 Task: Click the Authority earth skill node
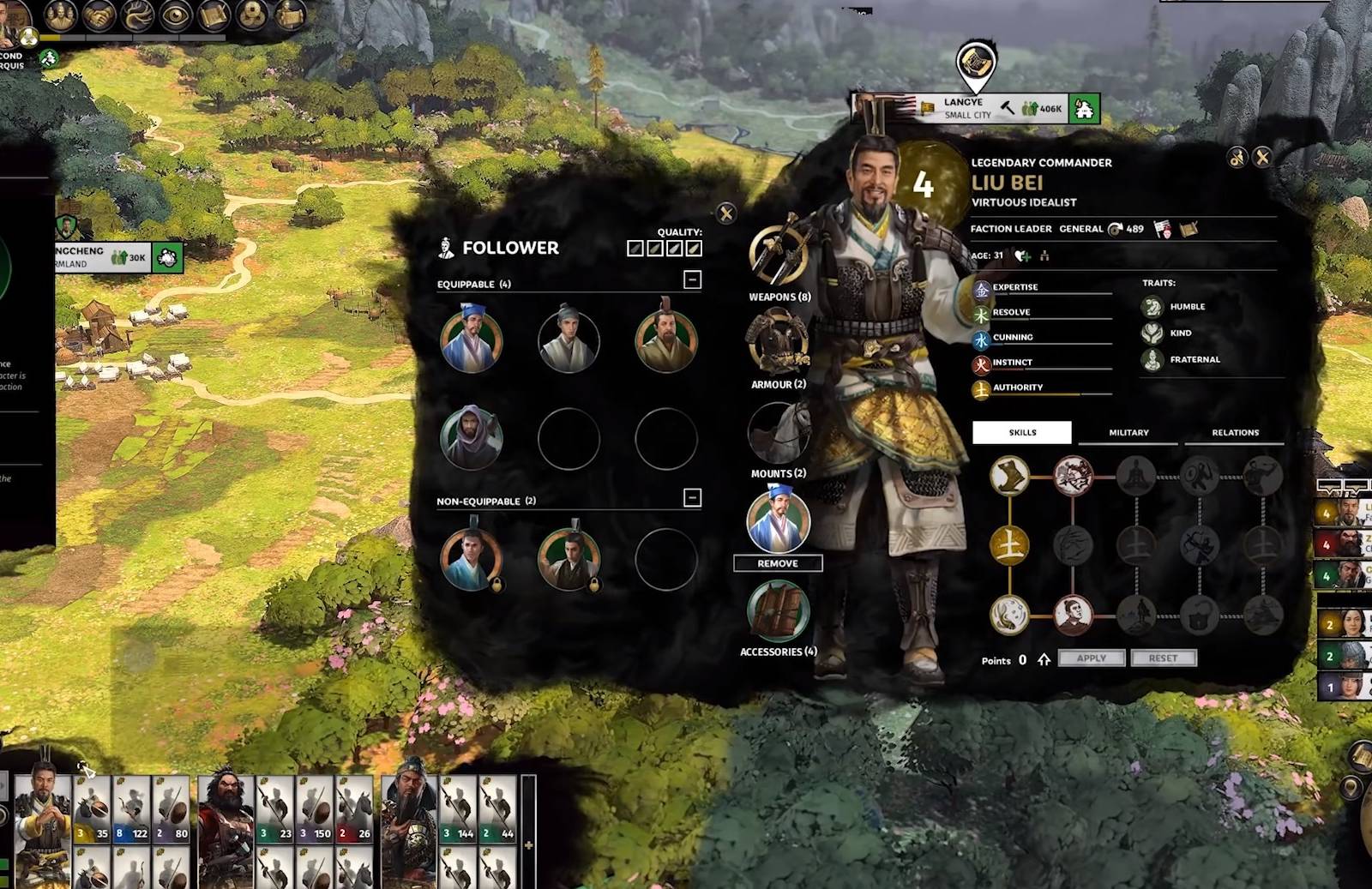(x=1009, y=545)
